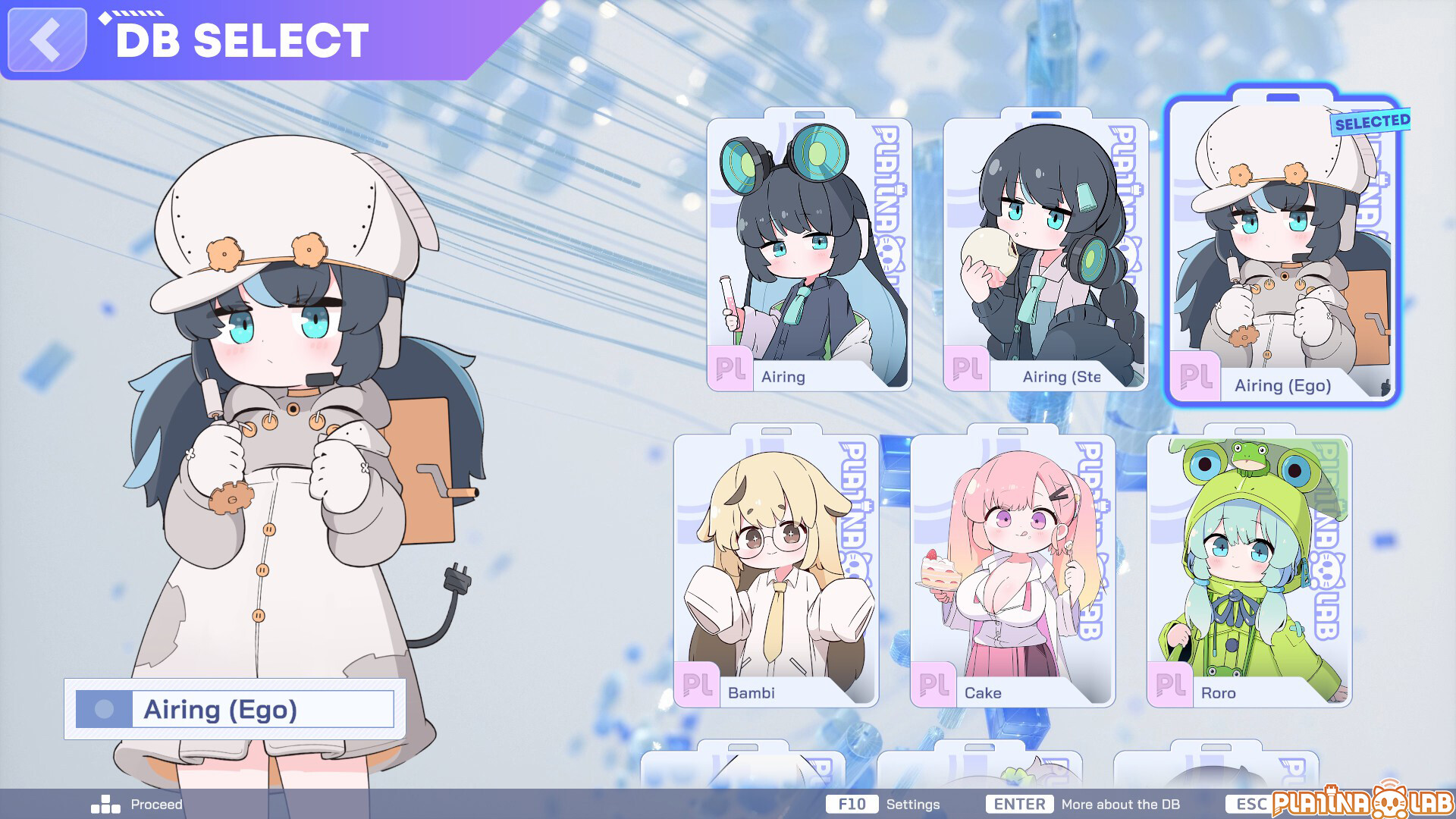Click the circular icon in the name banner
The height and width of the screenshot is (819, 1456).
click(102, 708)
